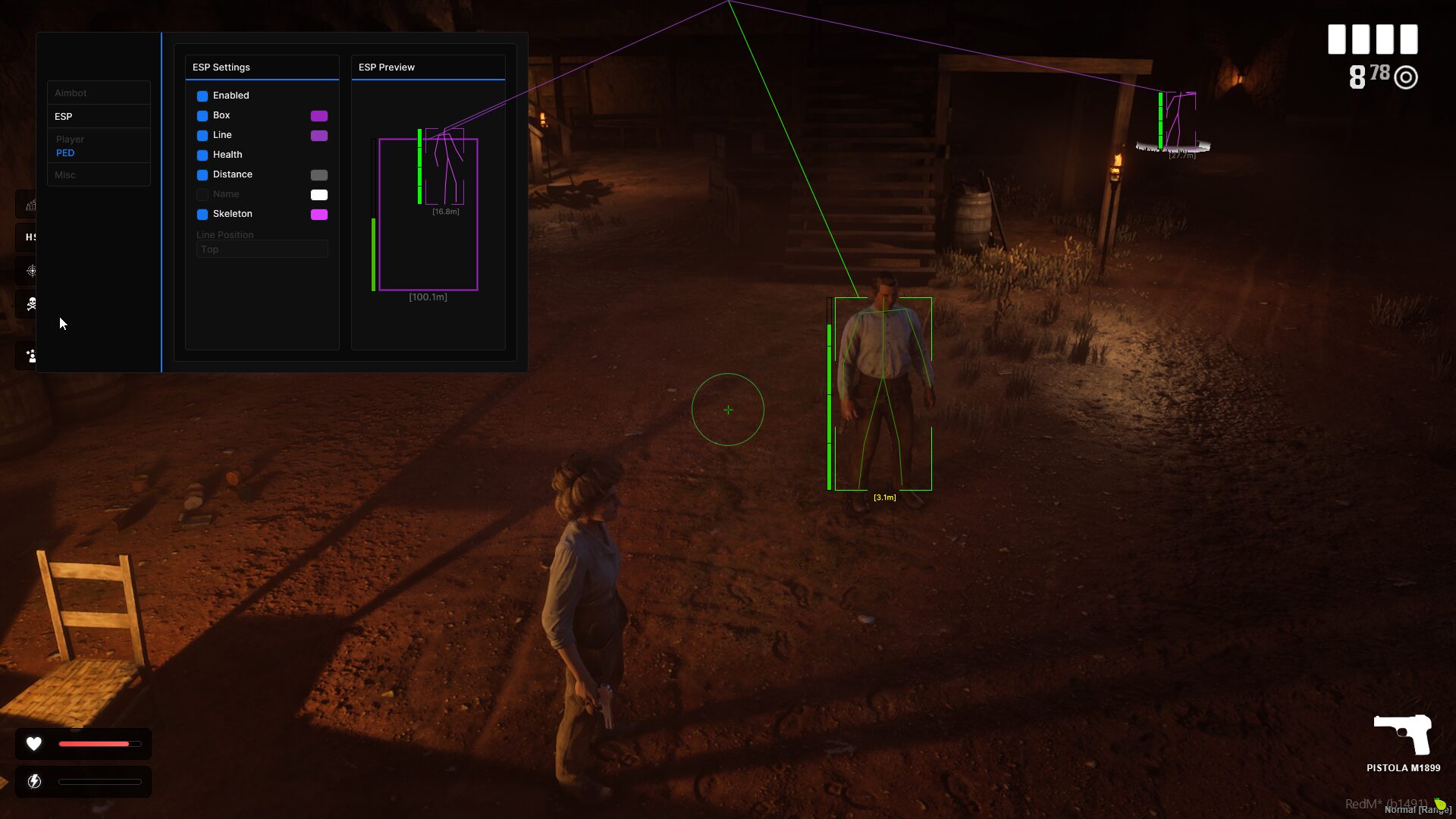Open the Line Position dropdown

(x=262, y=249)
